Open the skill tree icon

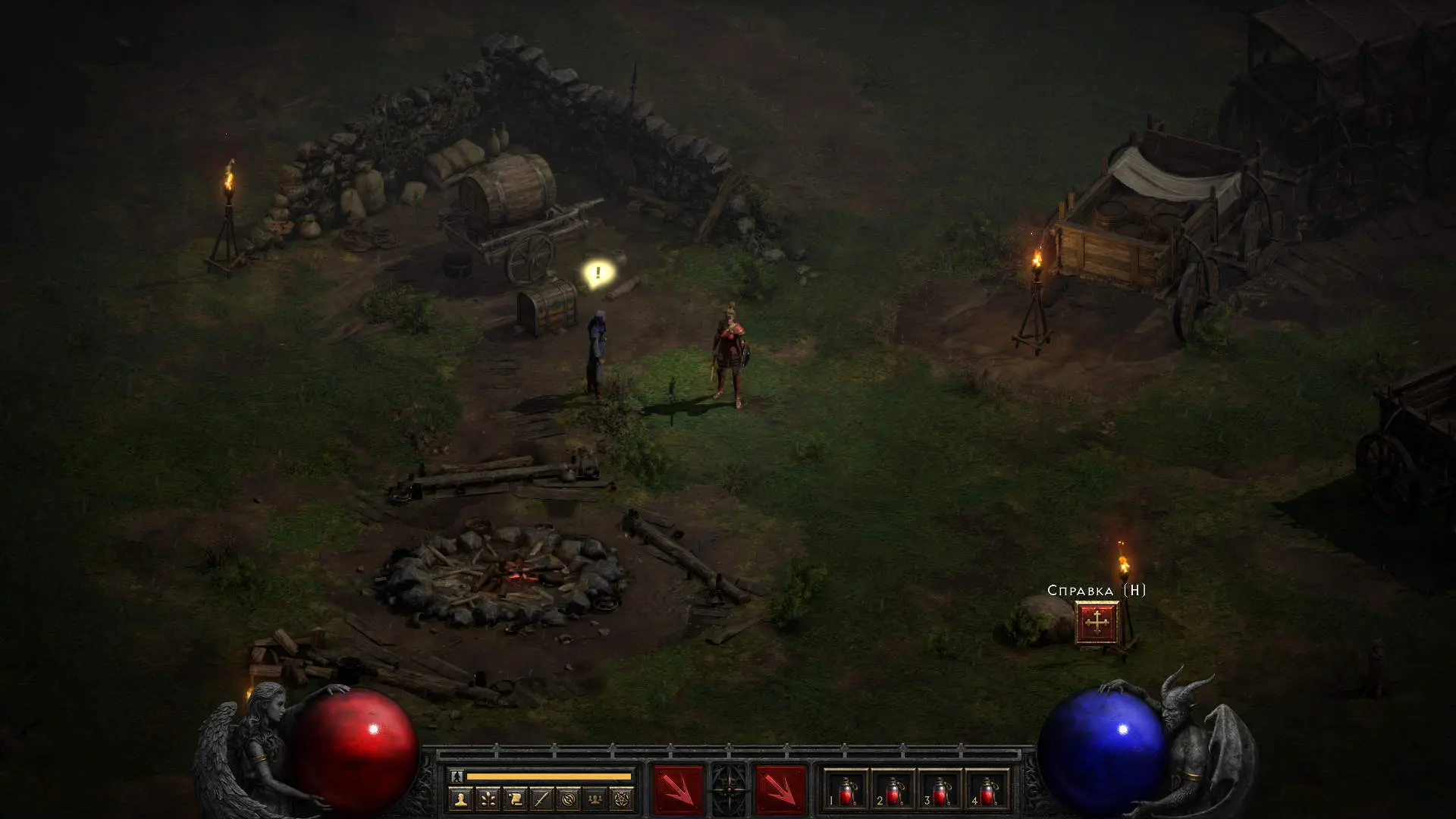tap(488, 799)
